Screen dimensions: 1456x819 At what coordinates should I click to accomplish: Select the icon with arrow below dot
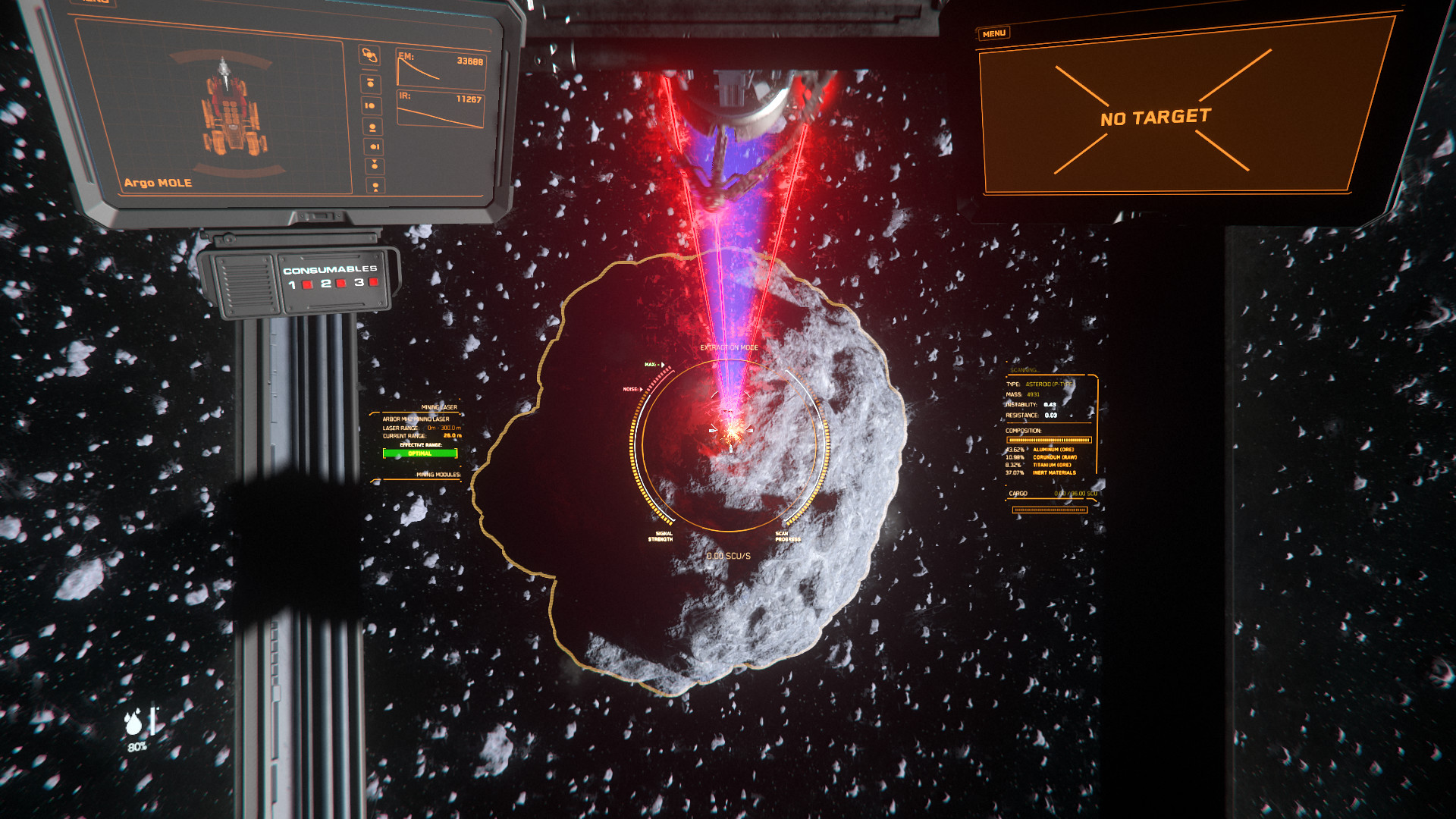[x=375, y=185]
